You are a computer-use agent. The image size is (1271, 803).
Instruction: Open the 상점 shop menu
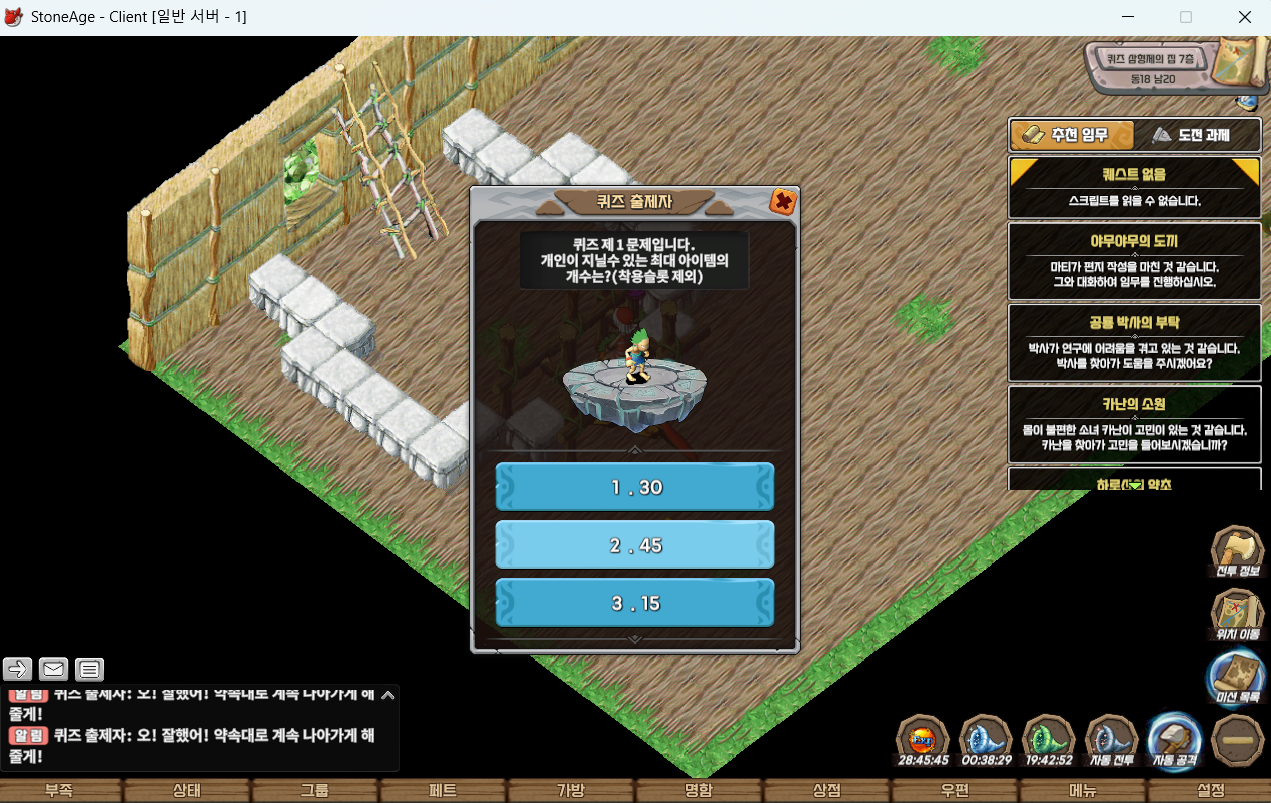click(x=827, y=791)
